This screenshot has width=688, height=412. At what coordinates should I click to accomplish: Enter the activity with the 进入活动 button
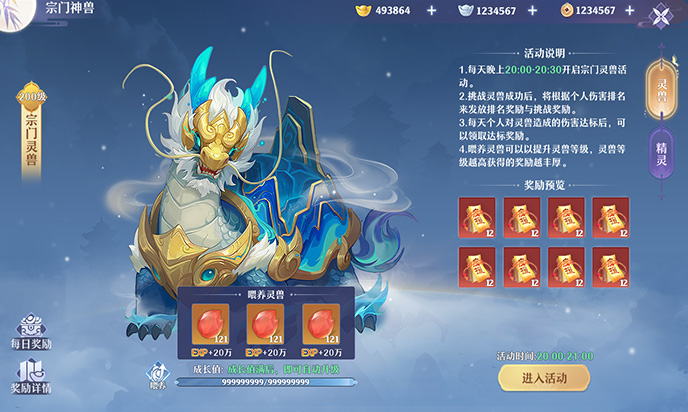[543, 377]
